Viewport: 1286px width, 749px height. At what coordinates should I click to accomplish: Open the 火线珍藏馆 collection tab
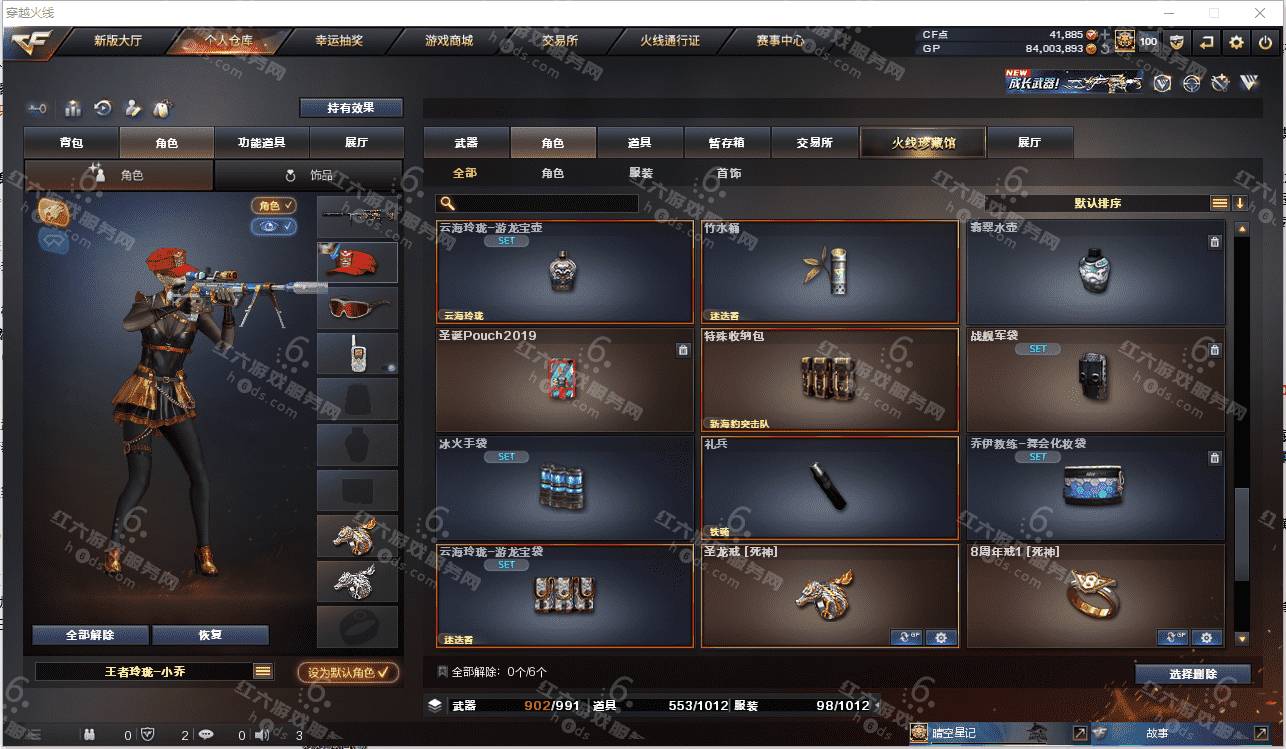tap(923, 143)
